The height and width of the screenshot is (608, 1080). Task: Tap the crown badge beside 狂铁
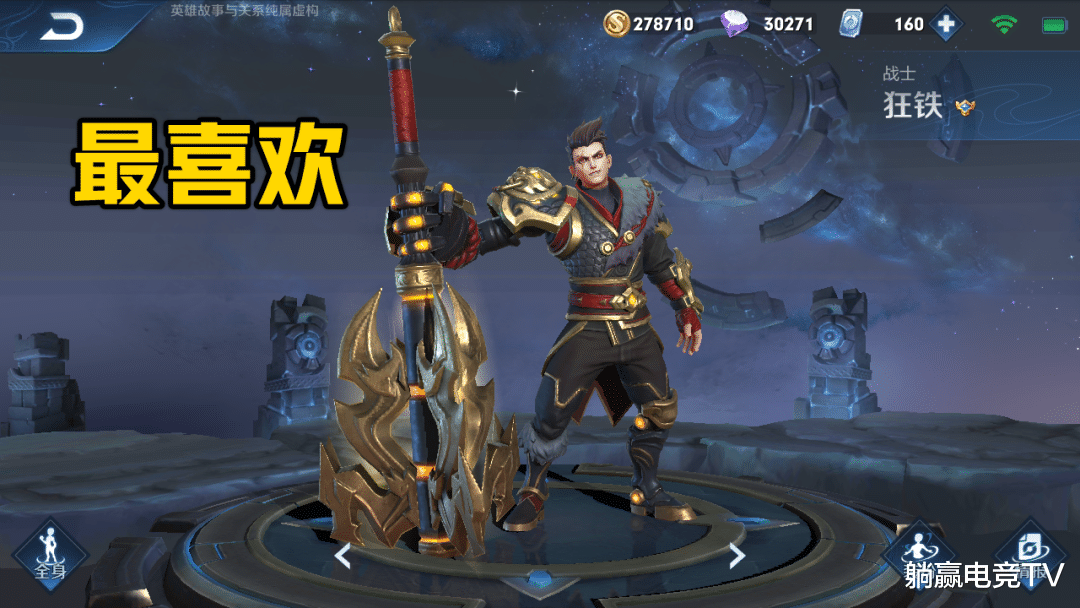click(x=965, y=107)
